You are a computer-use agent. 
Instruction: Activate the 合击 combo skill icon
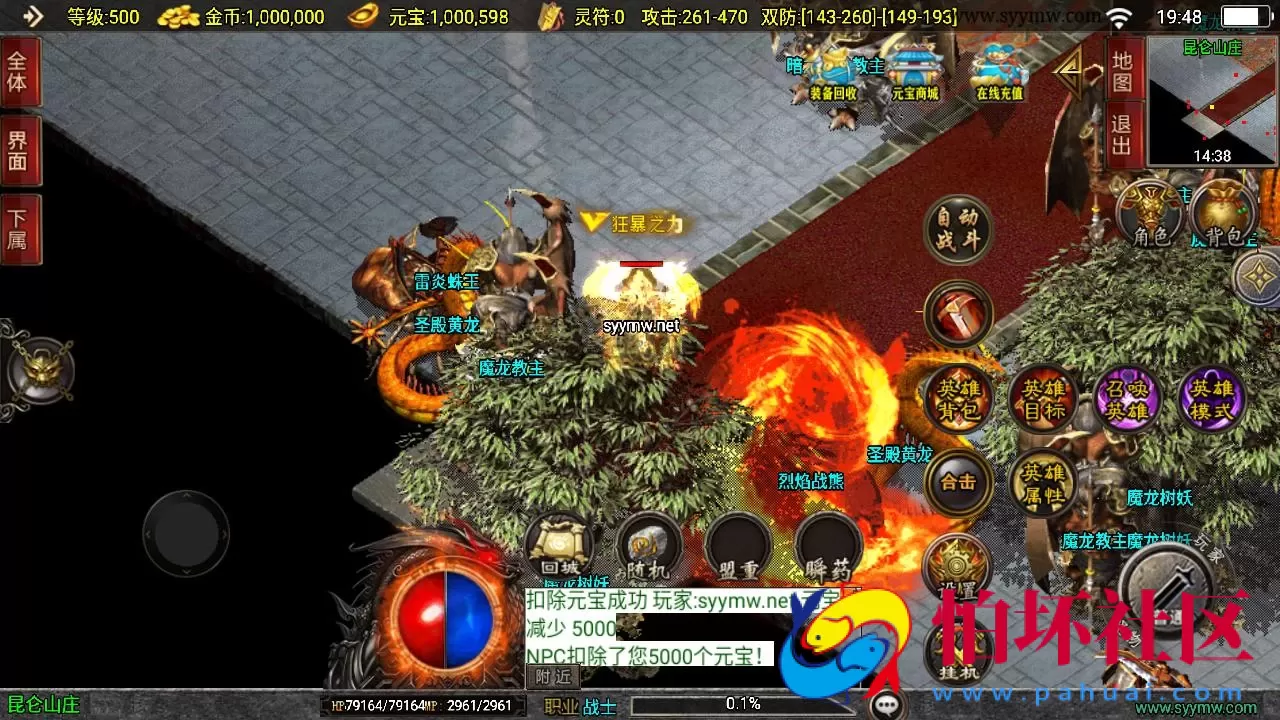(x=957, y=483)
